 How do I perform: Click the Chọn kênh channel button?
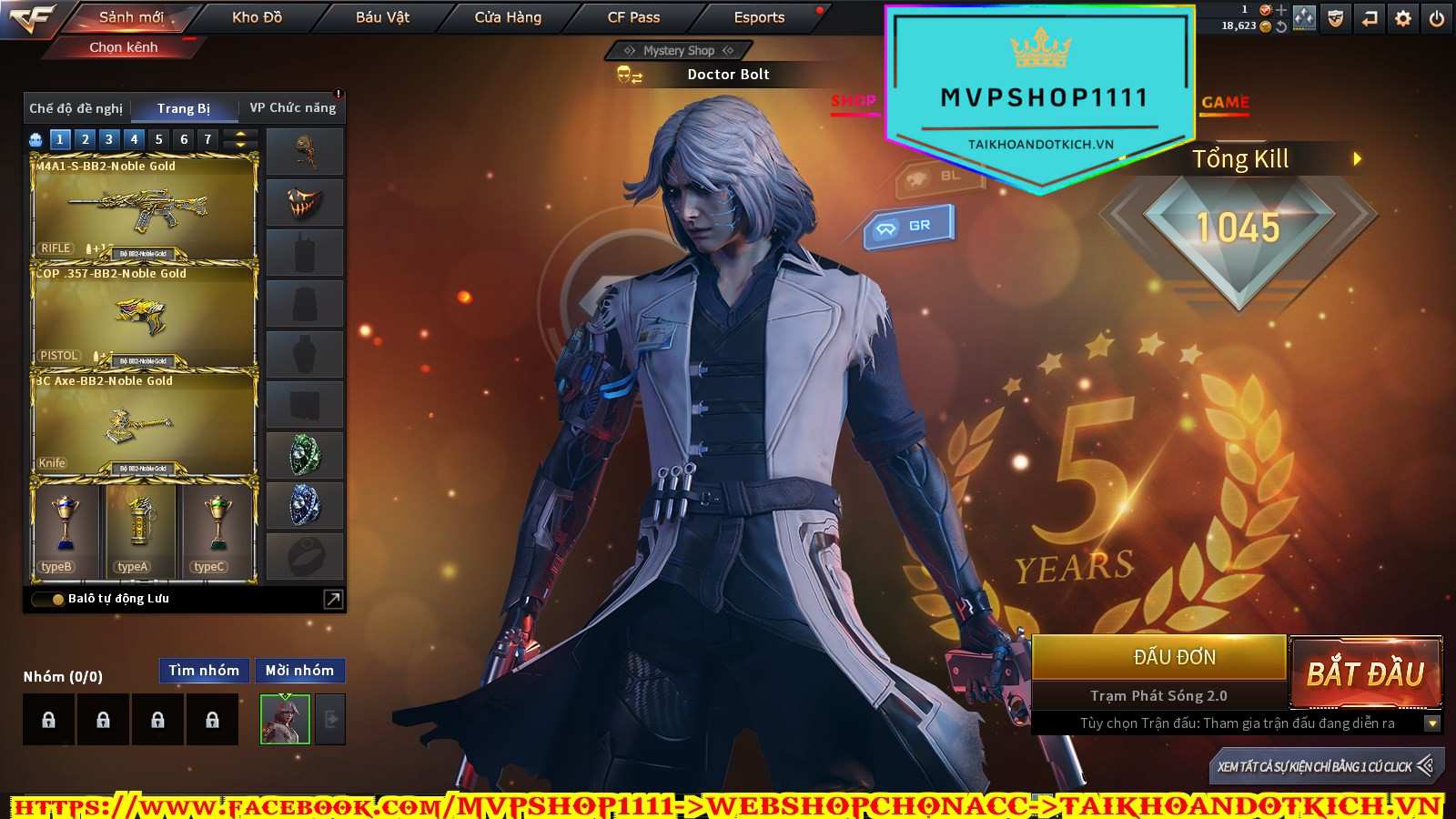click(124, 47)
